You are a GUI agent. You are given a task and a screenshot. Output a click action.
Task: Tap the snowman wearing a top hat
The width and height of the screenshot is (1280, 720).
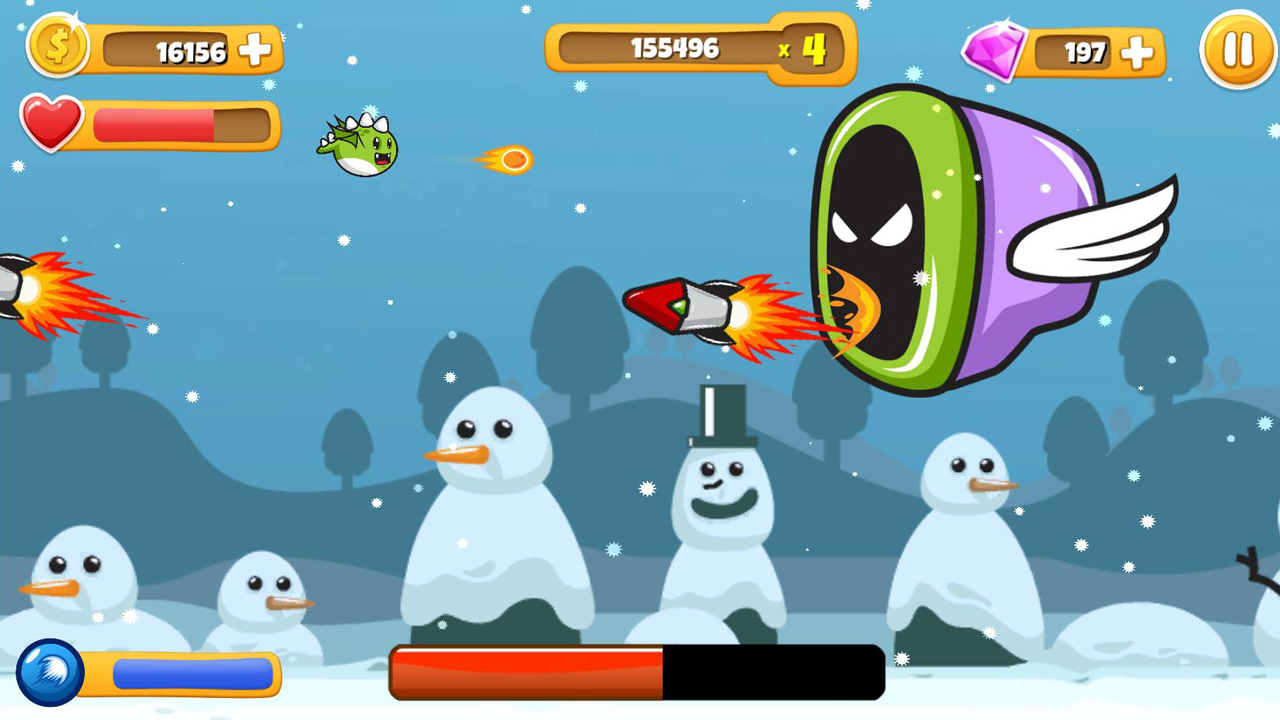pyautogui.click(x=725, y=480)
